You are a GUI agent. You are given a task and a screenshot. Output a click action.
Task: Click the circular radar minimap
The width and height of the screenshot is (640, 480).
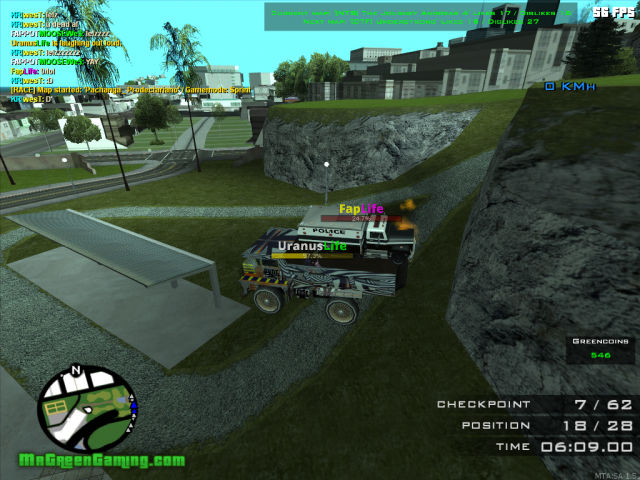[85, 409]
